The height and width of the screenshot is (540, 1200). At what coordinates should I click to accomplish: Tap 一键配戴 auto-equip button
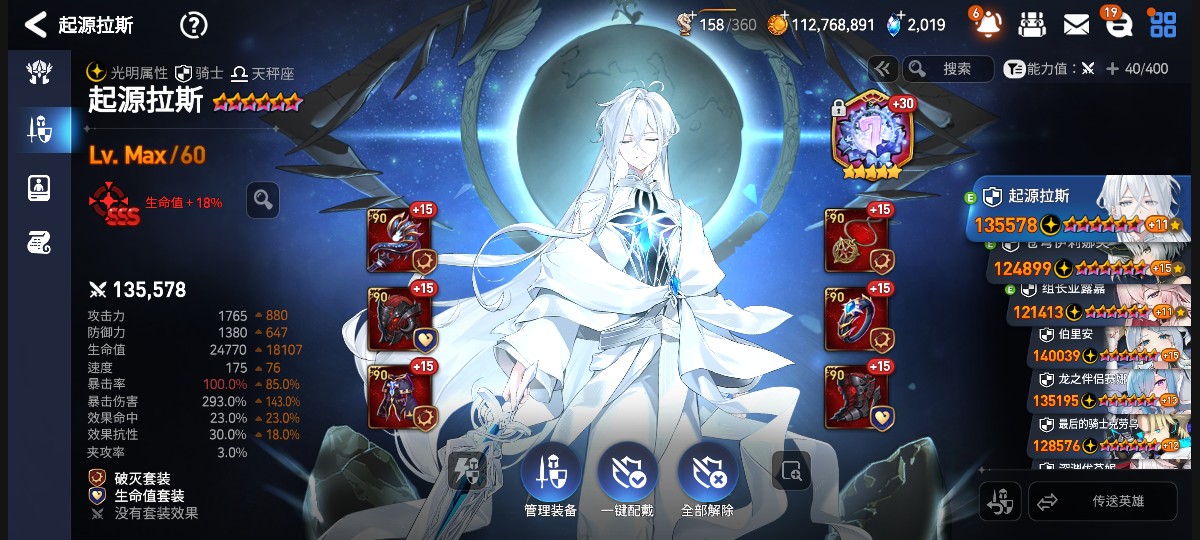pyautogui.click(x=627, y=478)
